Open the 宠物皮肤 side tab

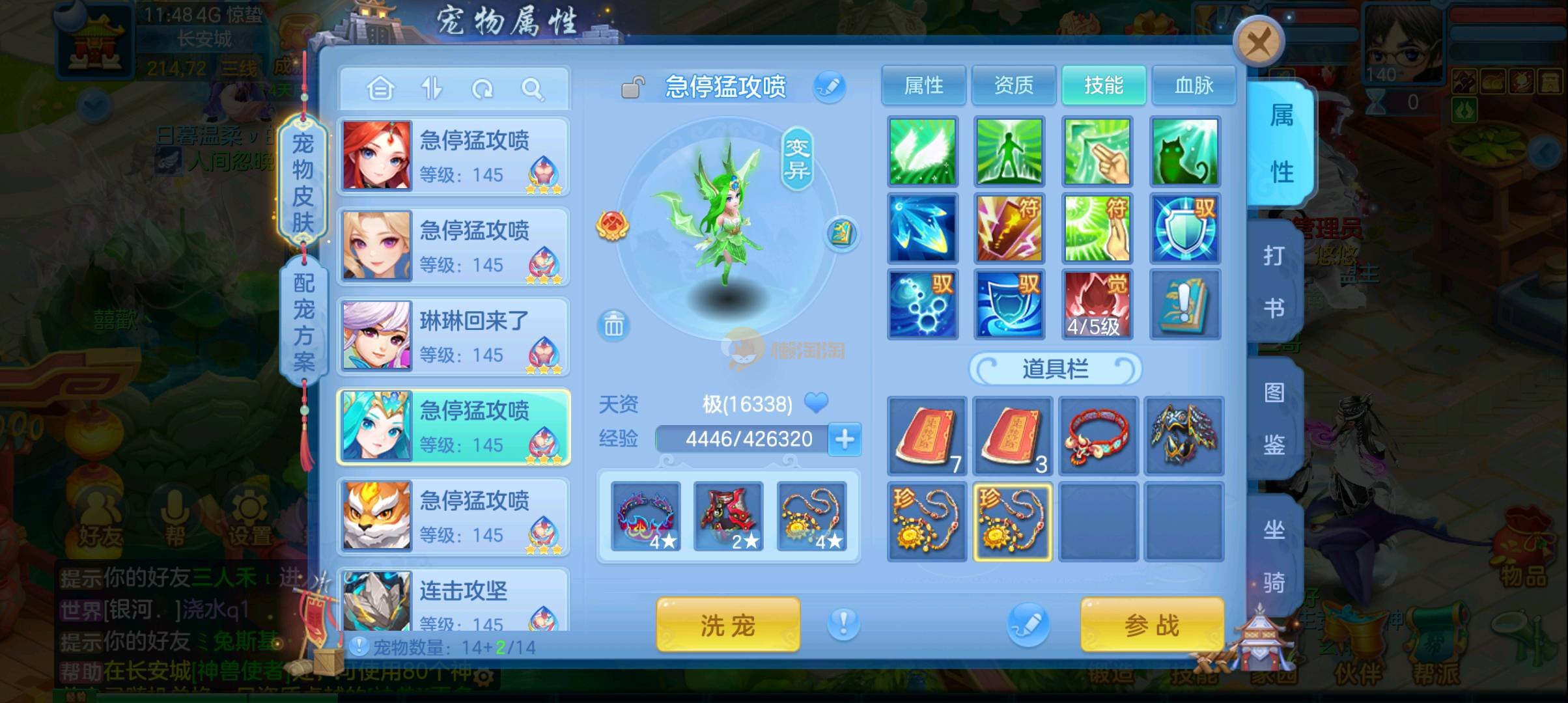click(x=303, y=182)
